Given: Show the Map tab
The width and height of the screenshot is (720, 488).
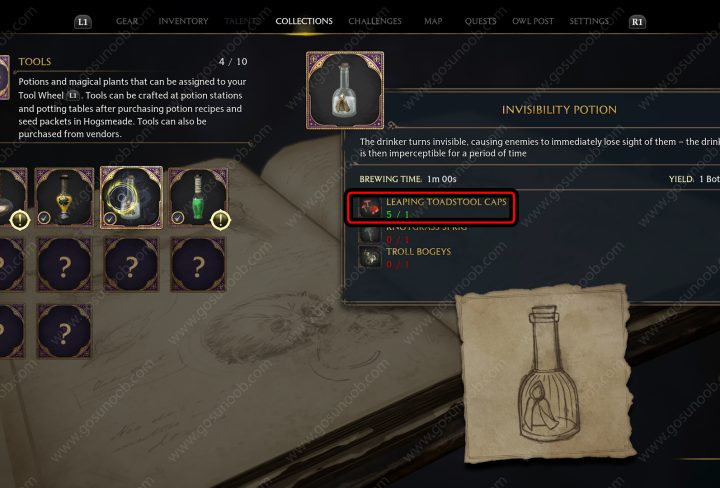Looking at the screenshot, I should [433, 21].
